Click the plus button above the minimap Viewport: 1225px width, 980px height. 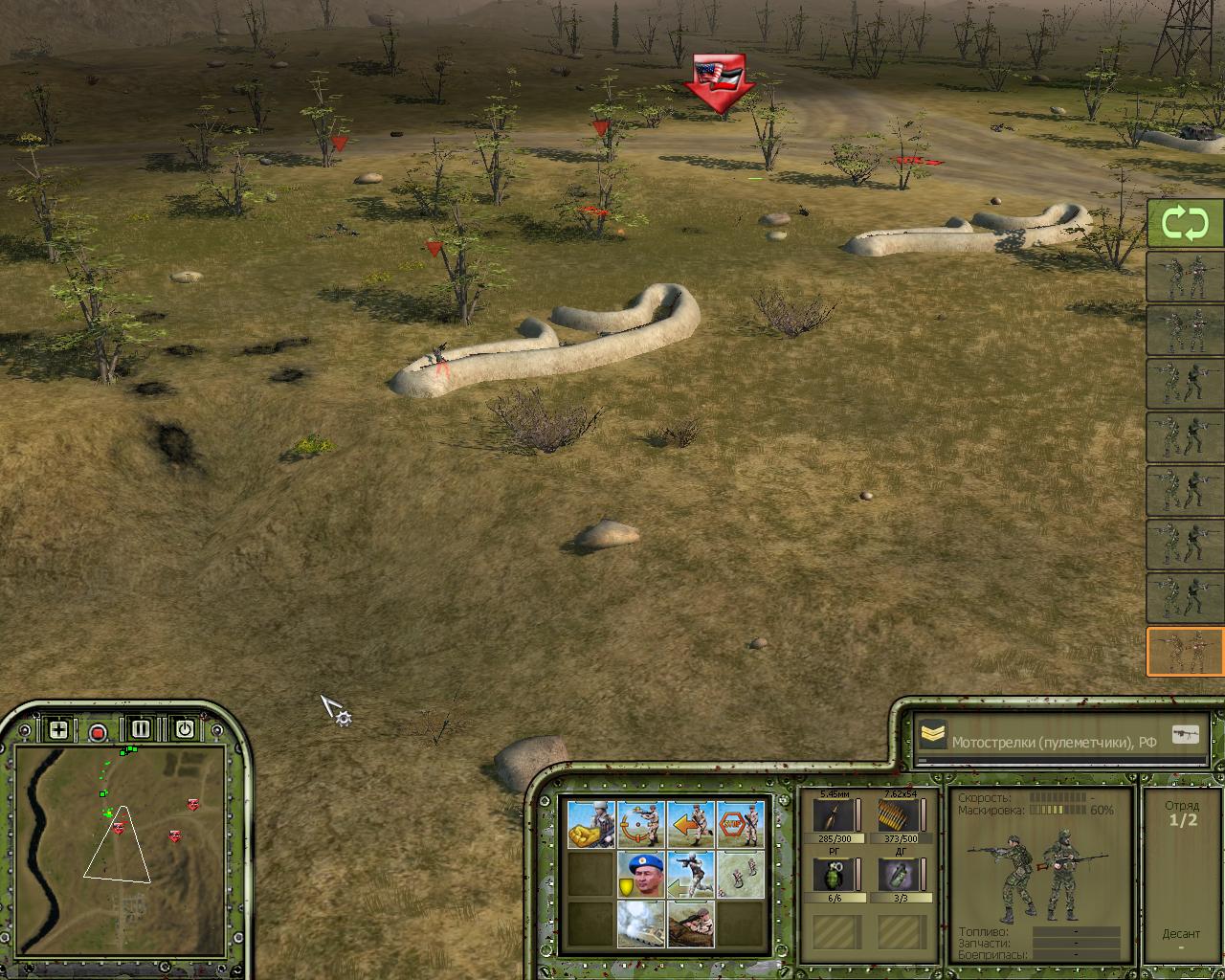(x=58, y=730)
